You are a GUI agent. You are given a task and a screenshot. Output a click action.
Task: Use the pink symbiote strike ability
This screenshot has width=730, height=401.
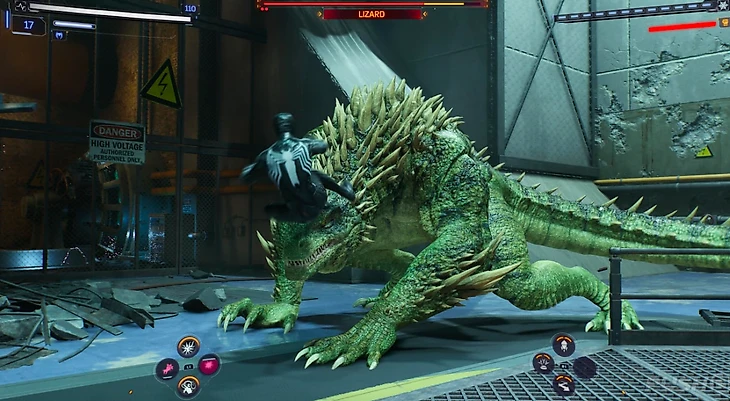coord(166,369)
